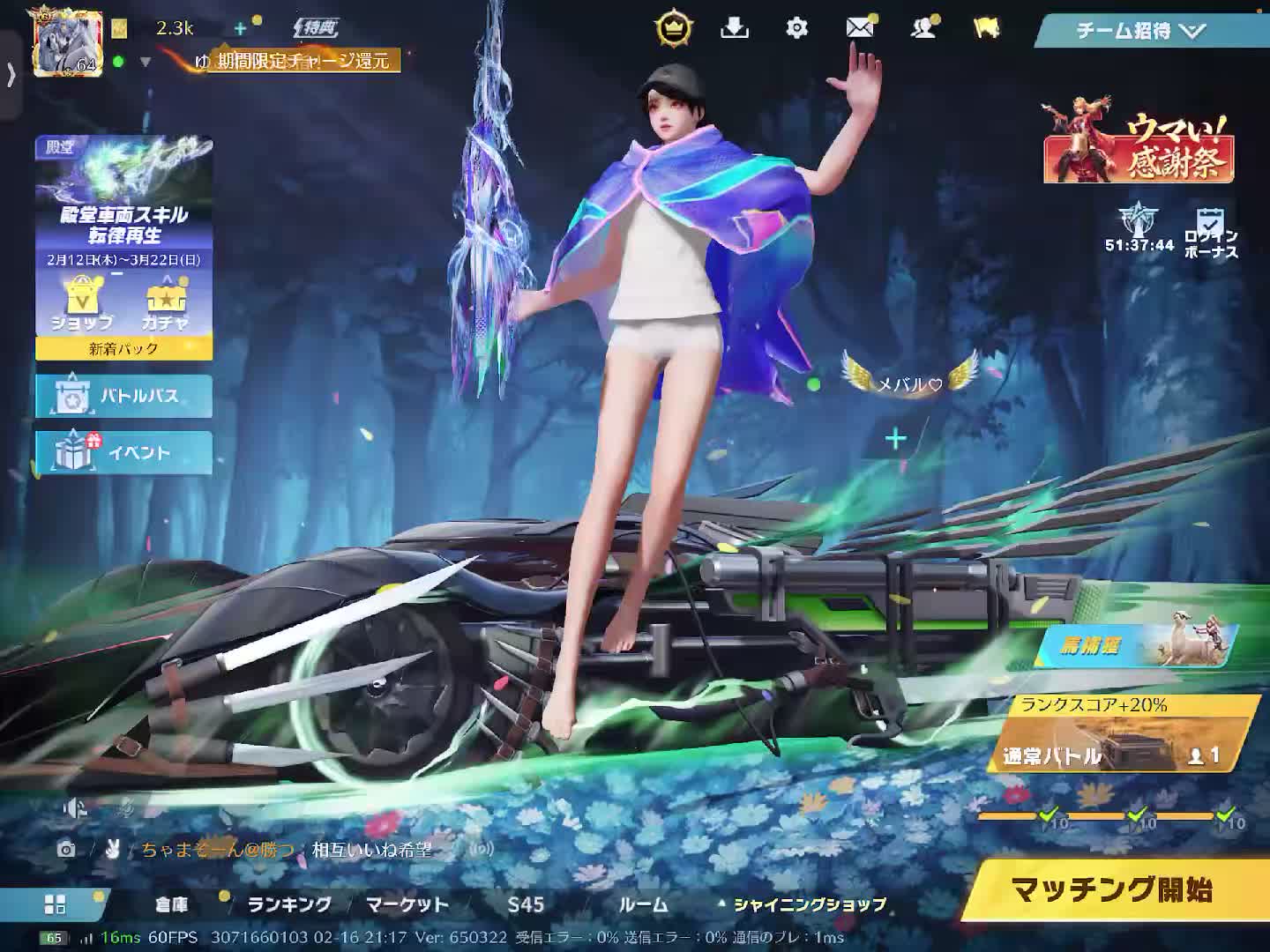This screenshot has width=1270, height=952.
Task: Open the ログインボーナス calendar
Action: [1210, 233]
